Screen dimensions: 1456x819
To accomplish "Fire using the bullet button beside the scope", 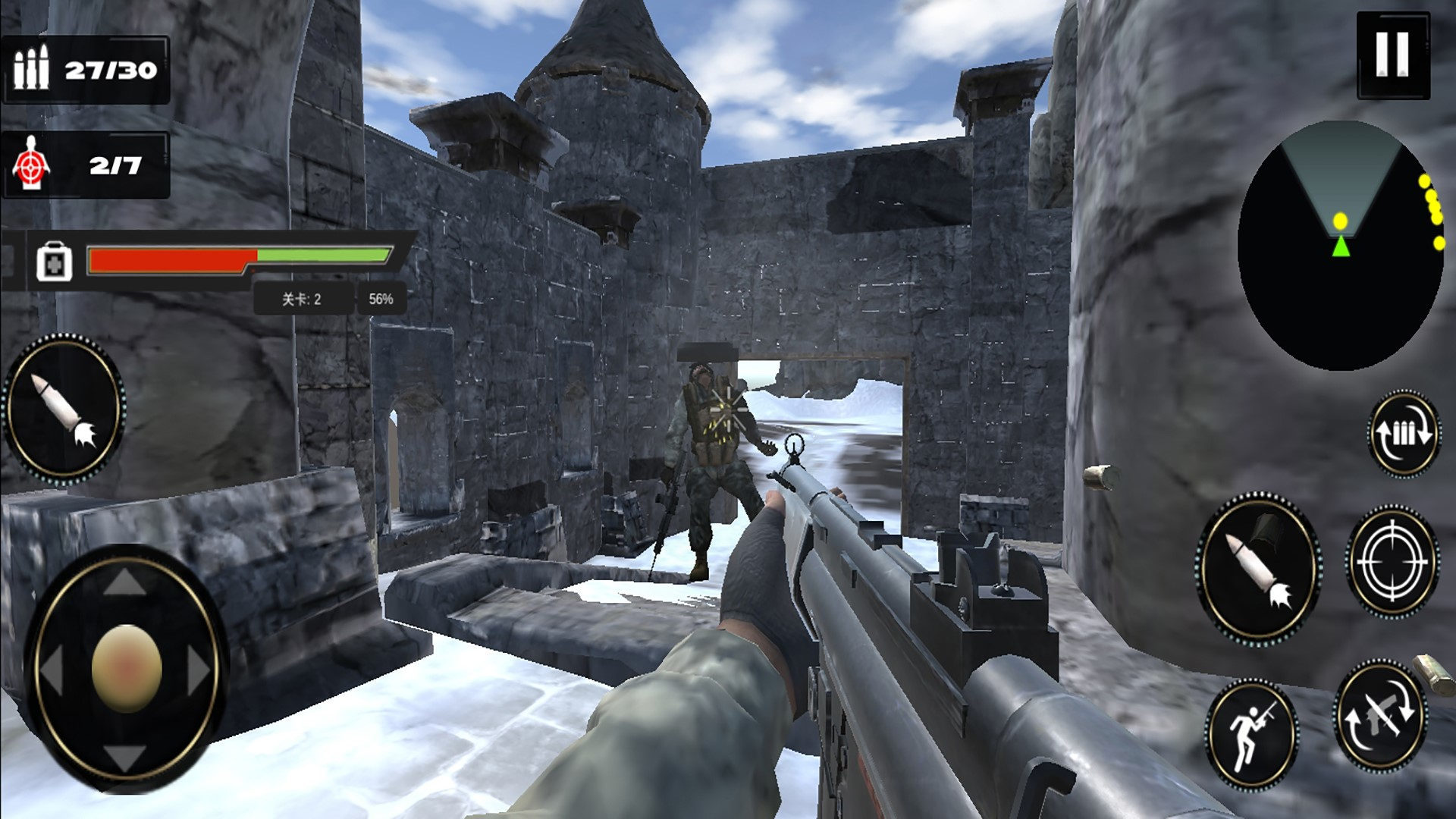I will pyautogui.click(x=1258, y=569).
